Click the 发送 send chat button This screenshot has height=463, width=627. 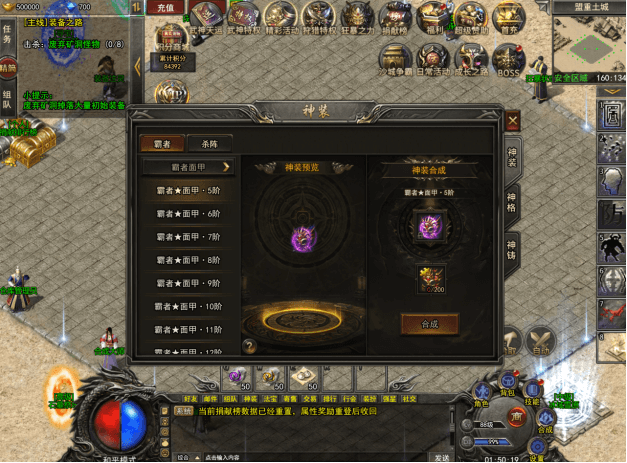tap(441, 457)
